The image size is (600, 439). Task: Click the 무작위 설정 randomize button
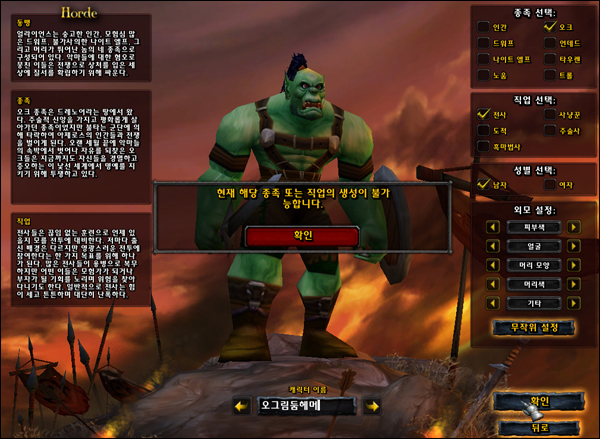click(533, 328)
